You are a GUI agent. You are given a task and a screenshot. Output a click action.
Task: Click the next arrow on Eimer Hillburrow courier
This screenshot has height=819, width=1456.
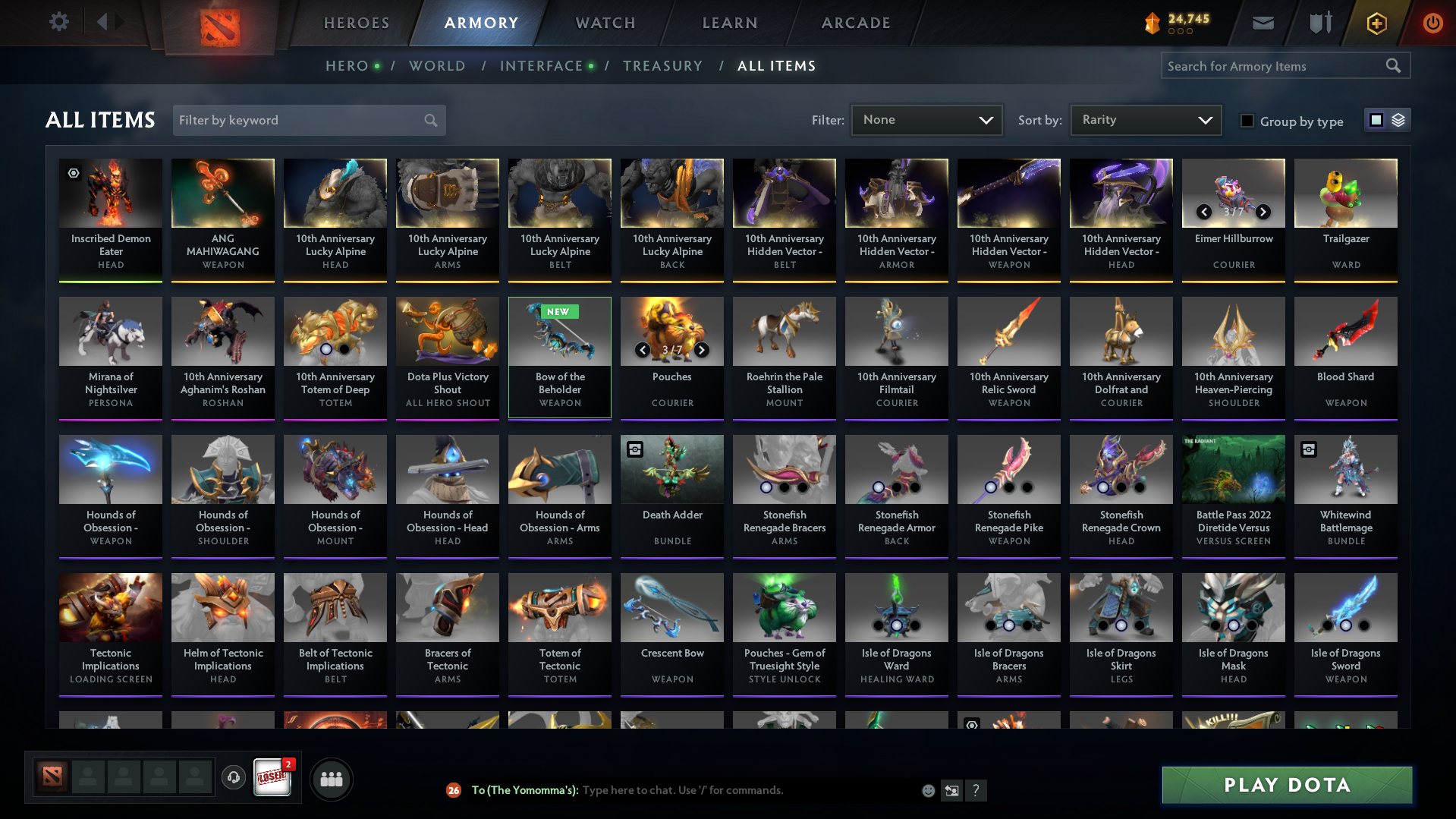click(x=1263, y=213)
